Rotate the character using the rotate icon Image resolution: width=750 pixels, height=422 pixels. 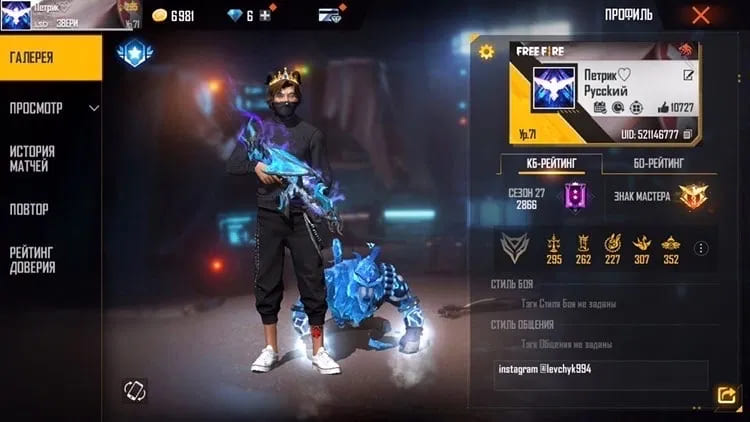pyautogui.click(x=135, y=390)
